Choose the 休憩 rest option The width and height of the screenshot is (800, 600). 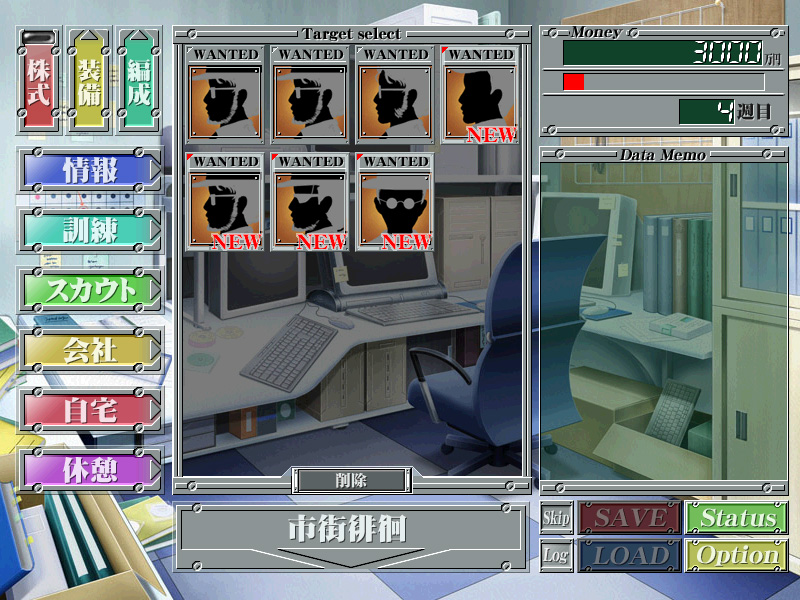(89, 470)
